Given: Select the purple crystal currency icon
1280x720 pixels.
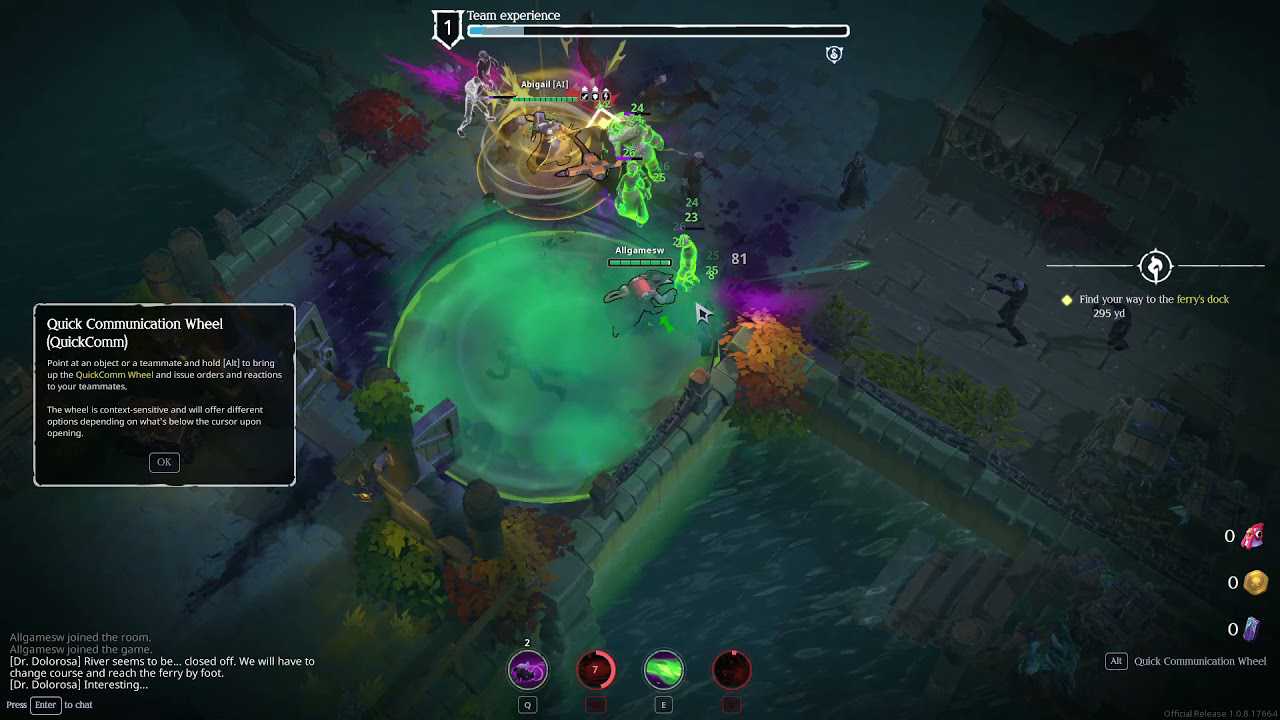Looking at the screenshot, I should tap(1252, 629).
